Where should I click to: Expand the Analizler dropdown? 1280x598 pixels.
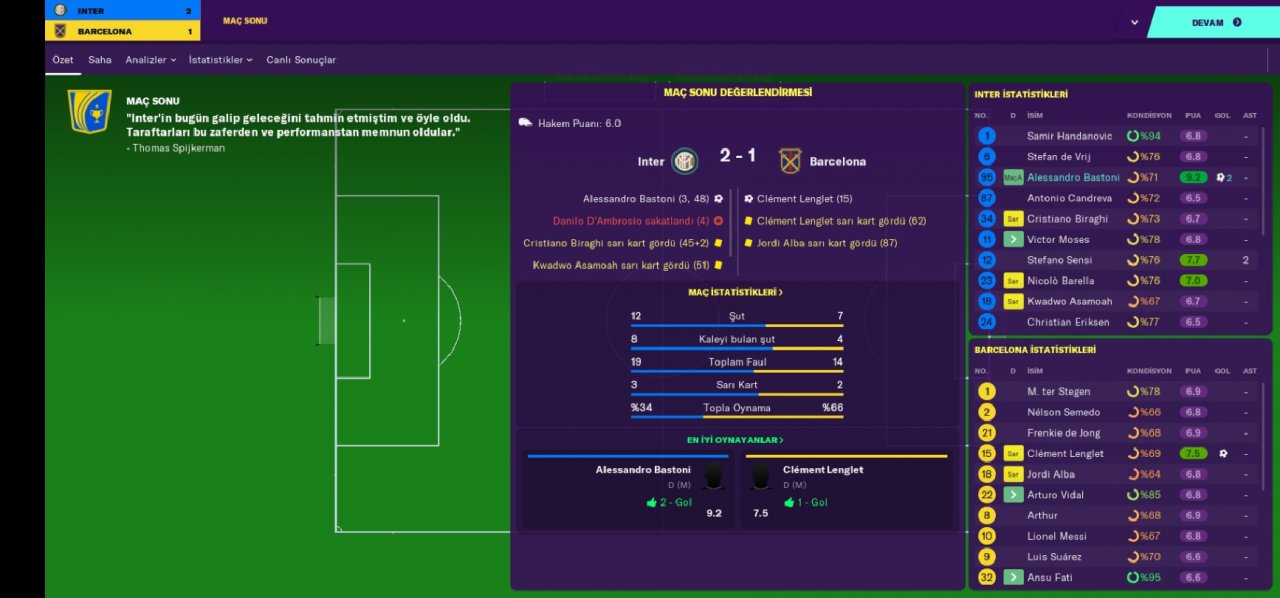pos(151,60)
